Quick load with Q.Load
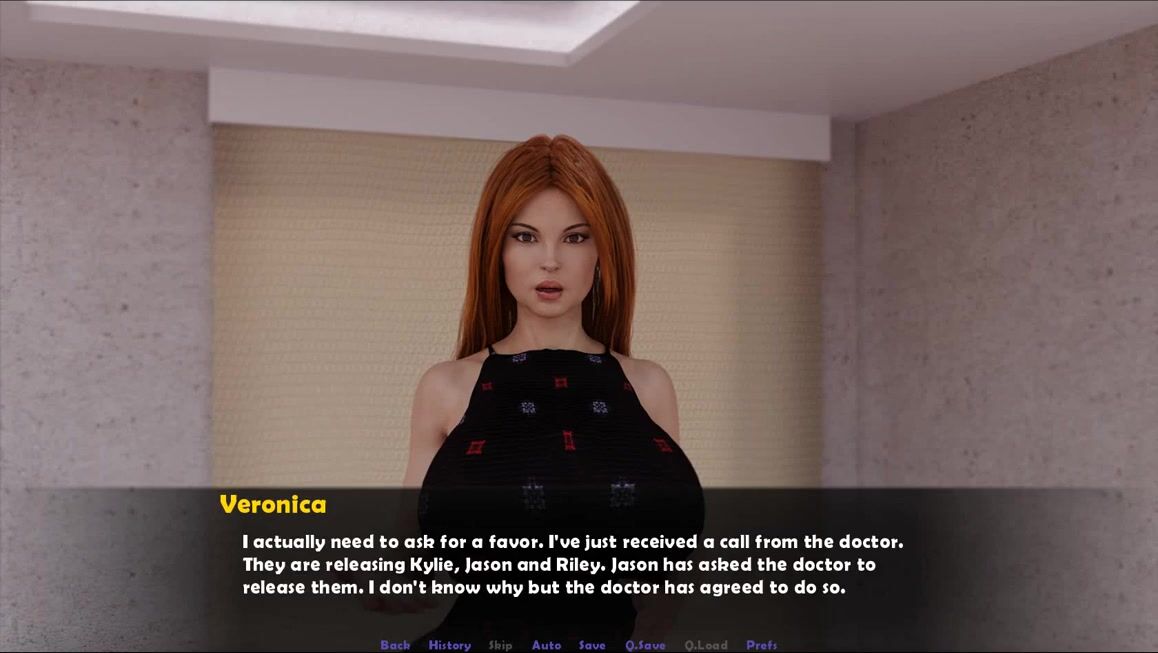The image size is (1158, 653). point(706,645)
